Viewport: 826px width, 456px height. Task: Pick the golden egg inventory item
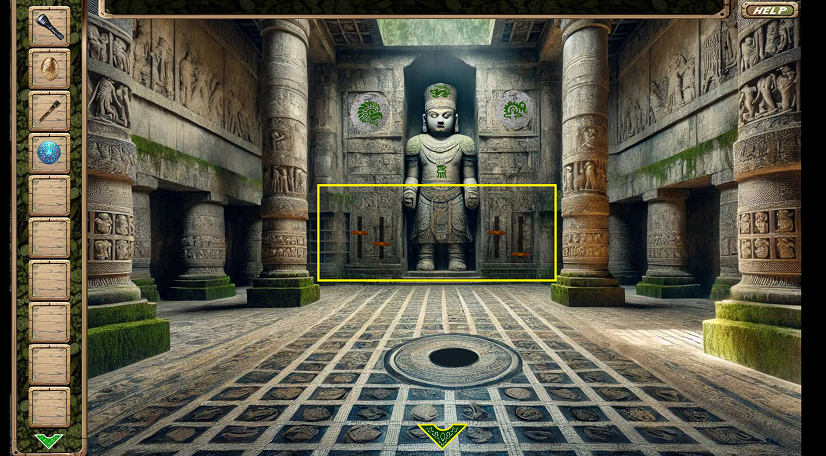click(x=49, y=68)
